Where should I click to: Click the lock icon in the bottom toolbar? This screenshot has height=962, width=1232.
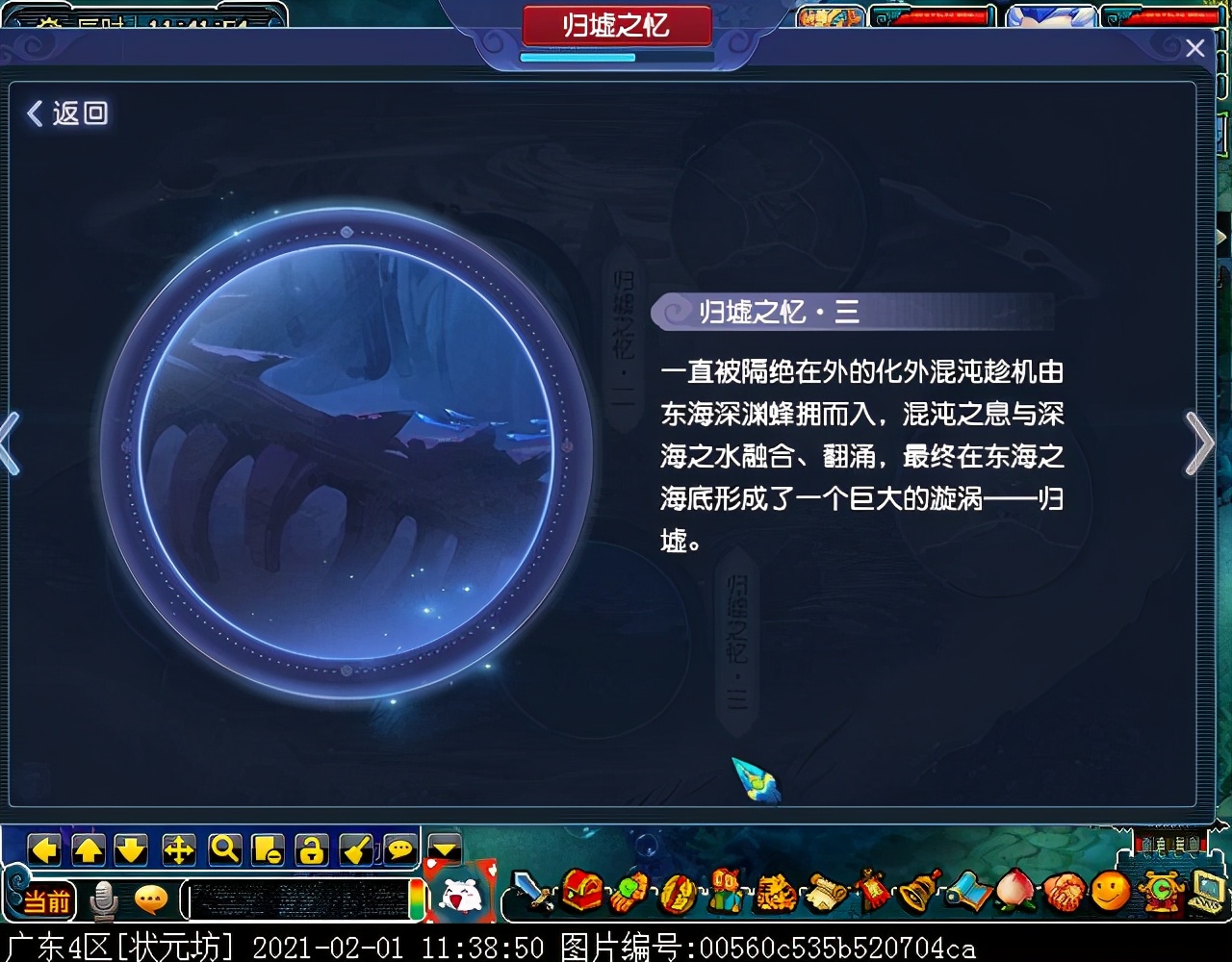coord(312,850)
